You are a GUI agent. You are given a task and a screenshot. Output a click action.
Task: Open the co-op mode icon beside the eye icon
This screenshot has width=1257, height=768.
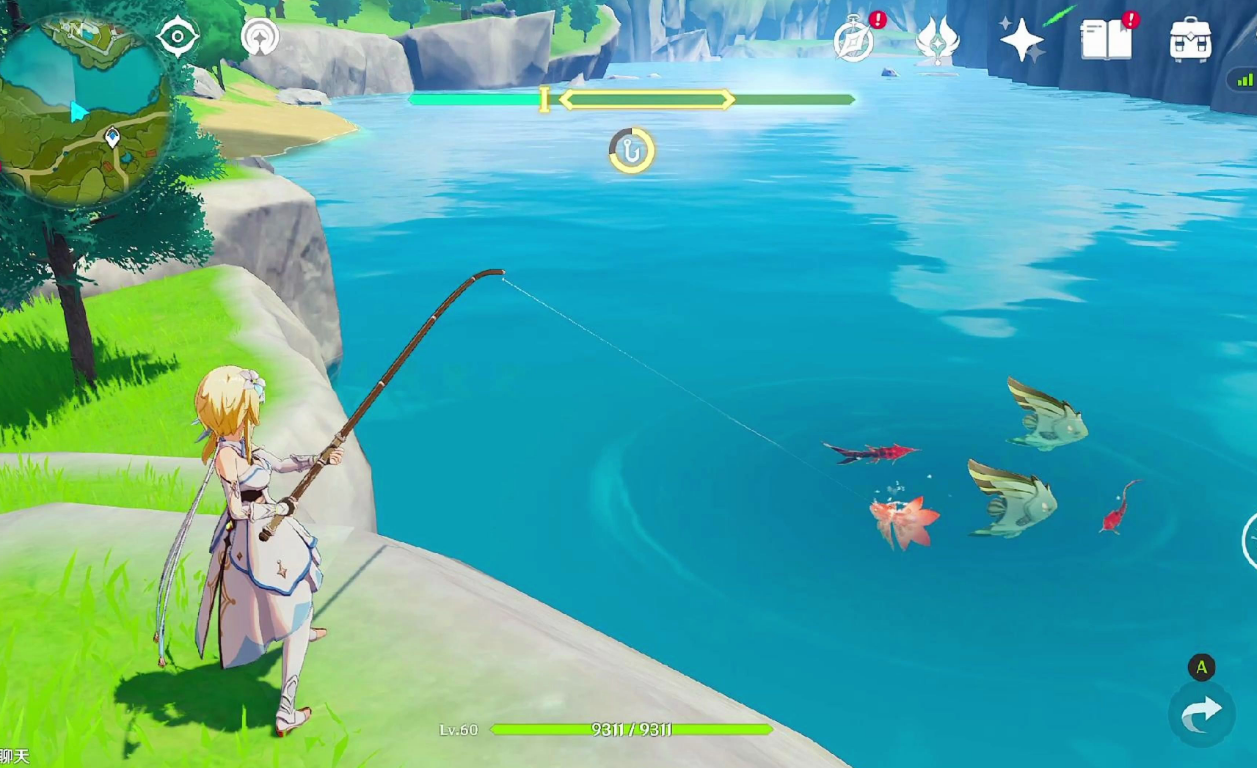[x=261, y=38]
